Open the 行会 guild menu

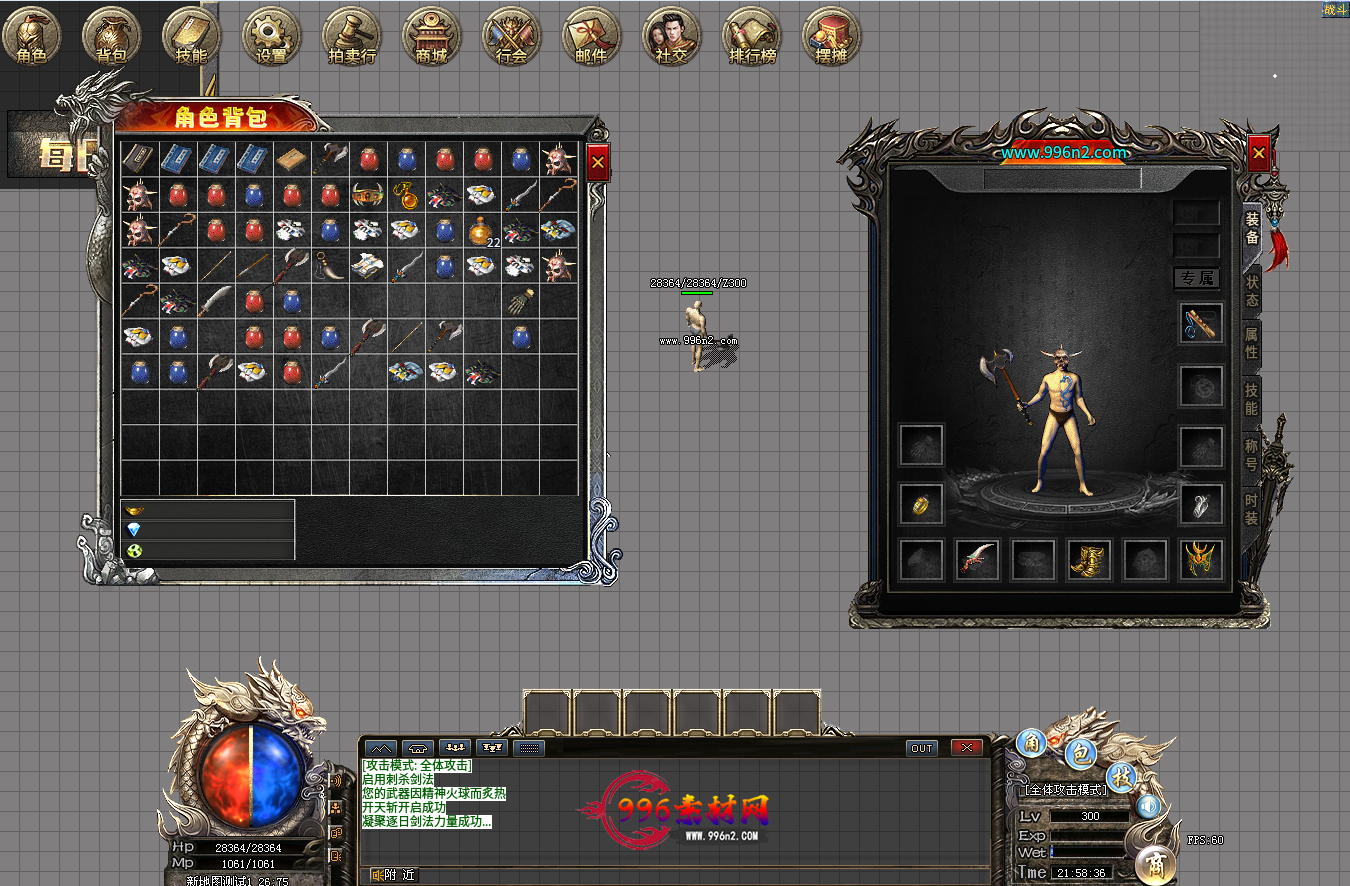(512, 37)
